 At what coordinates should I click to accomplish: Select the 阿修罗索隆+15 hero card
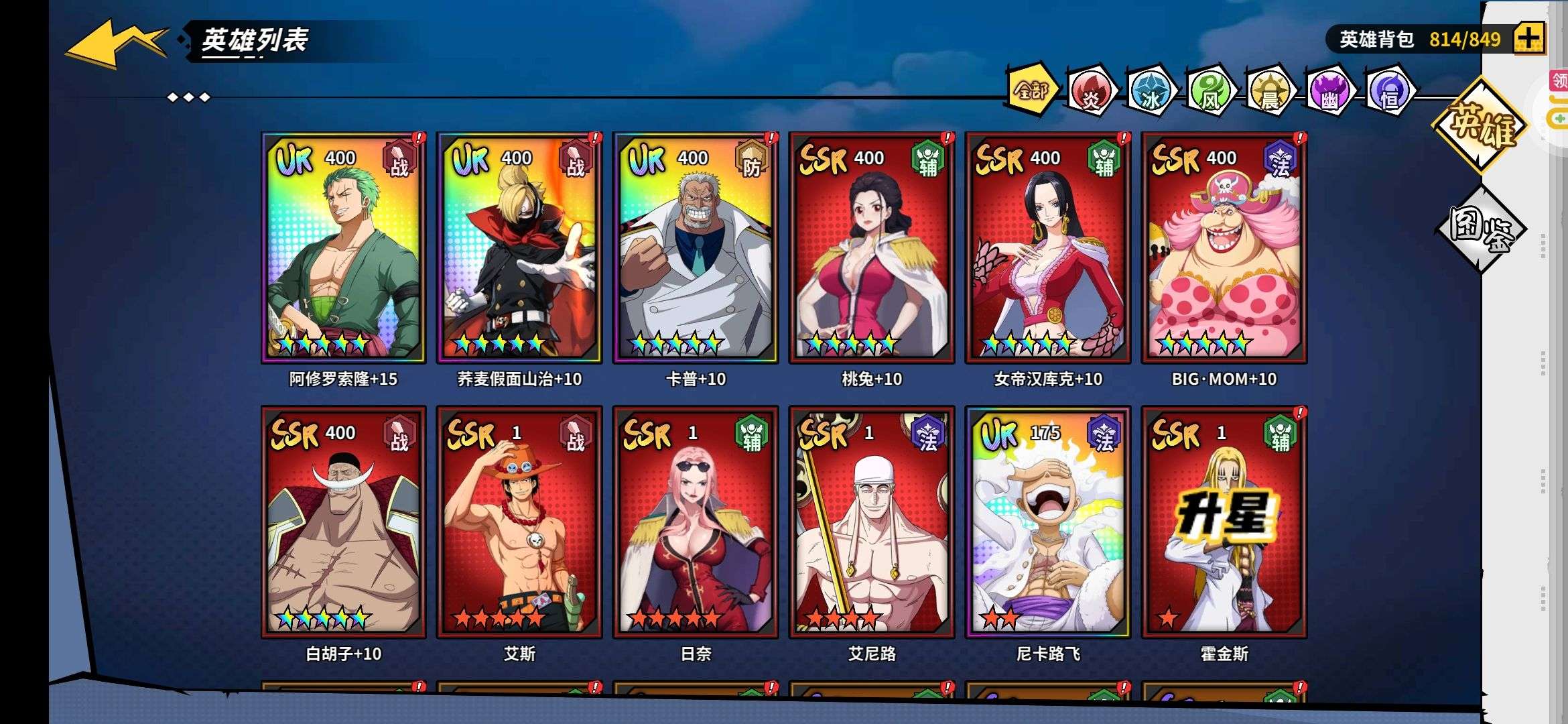(343, 248)
